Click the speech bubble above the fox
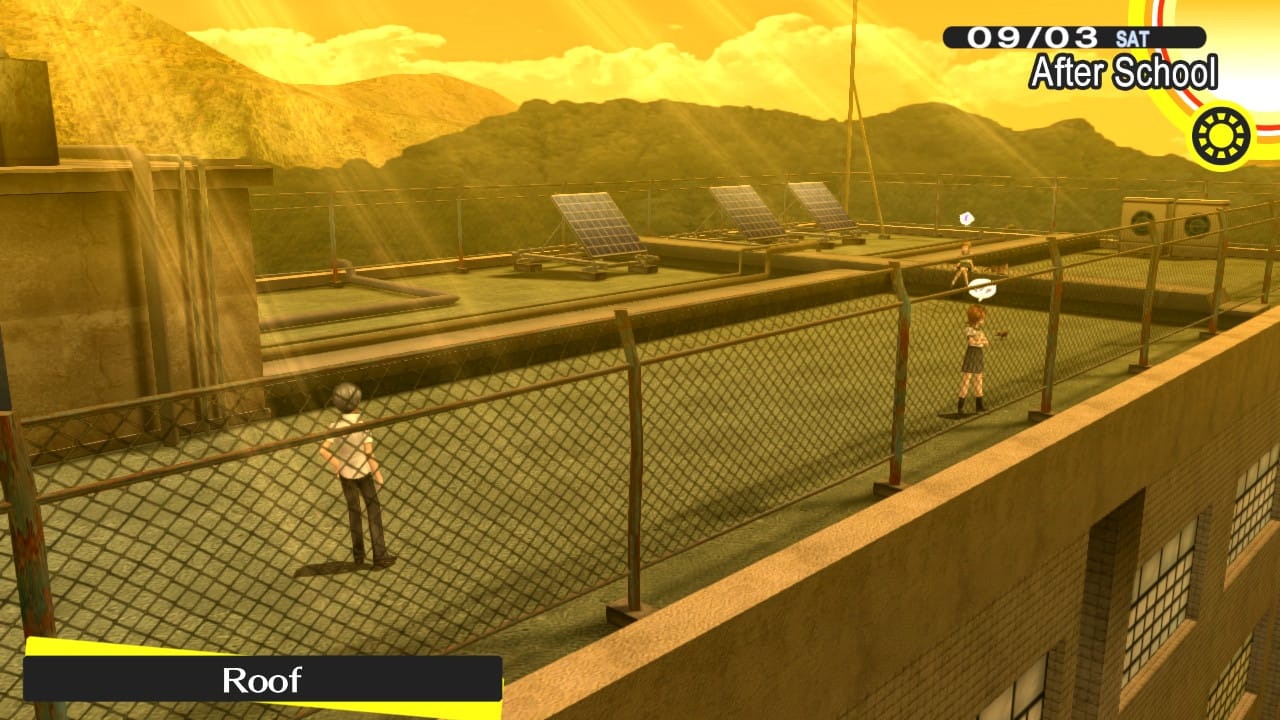1280x720 pixels. coord(981,288)
